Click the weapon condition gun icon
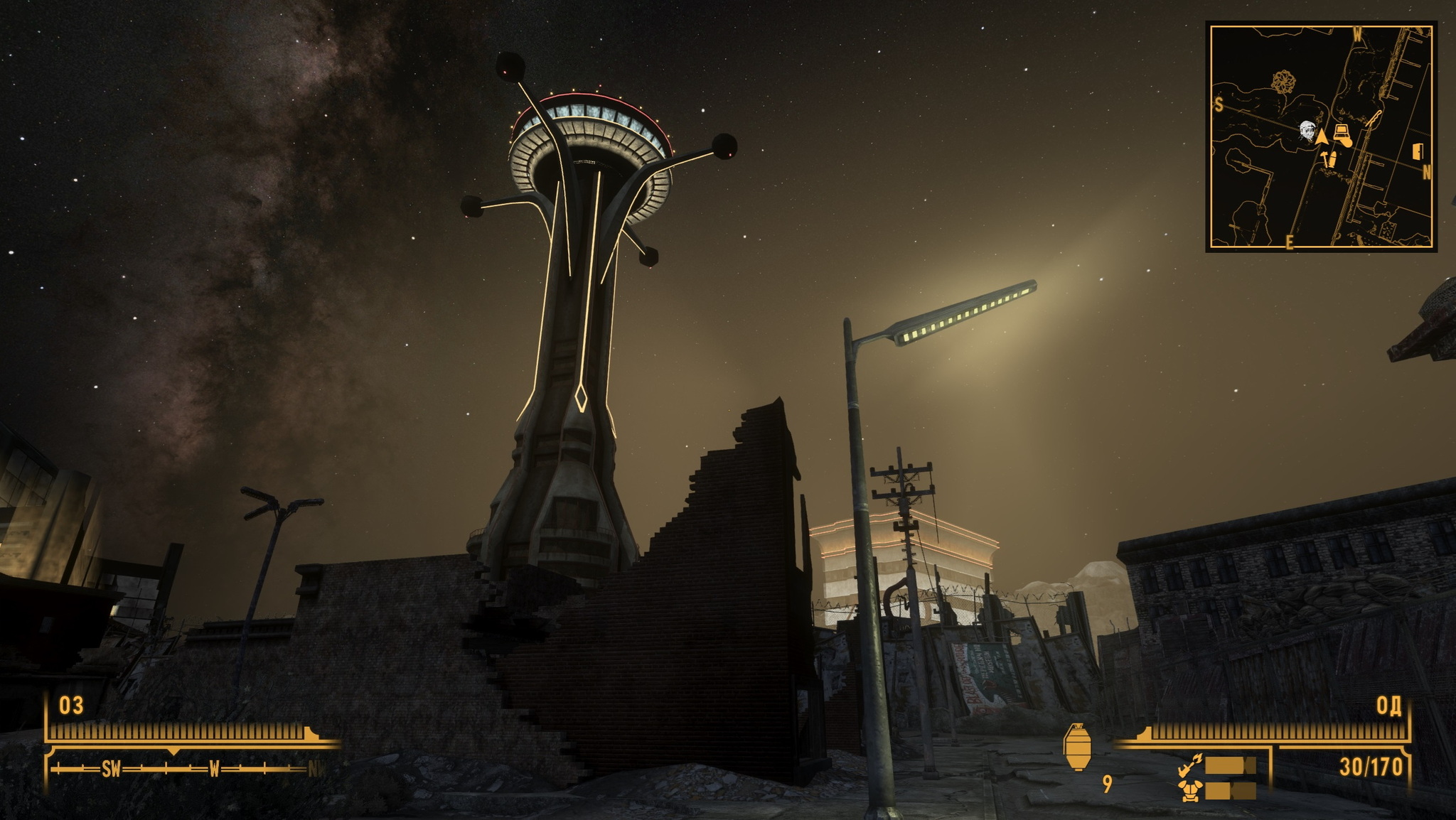Viewport: 1456px width, 820px height. point(1187,765)
